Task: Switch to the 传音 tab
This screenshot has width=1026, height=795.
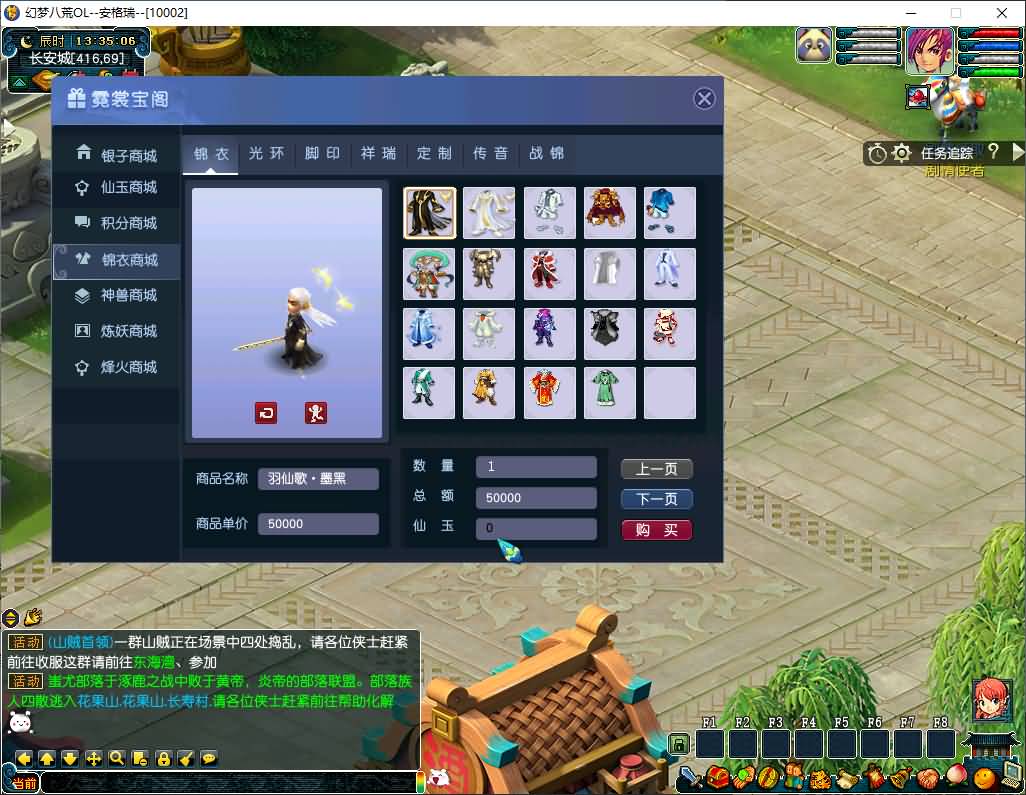Action: [491, 153]
